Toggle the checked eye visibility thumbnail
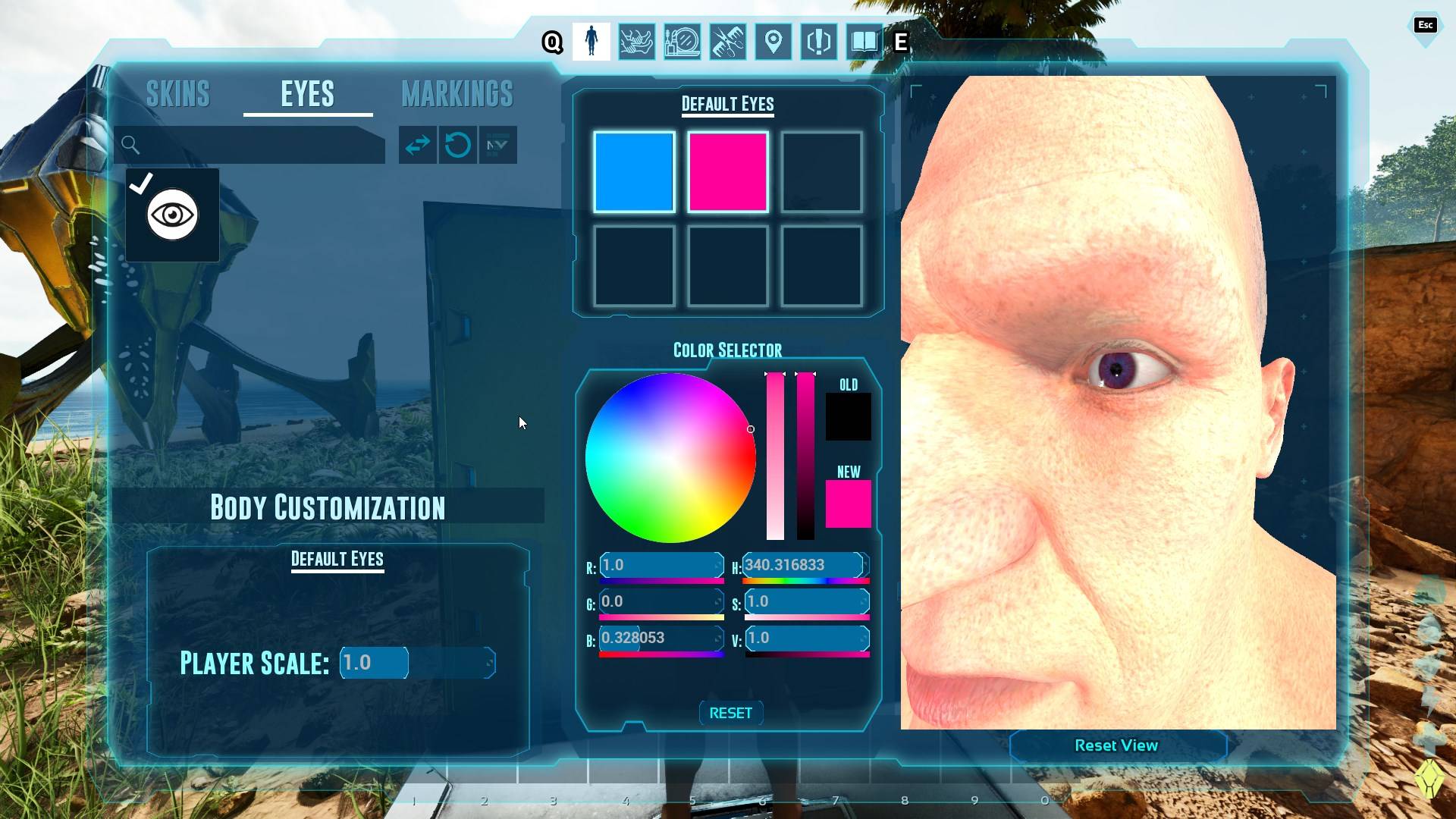Viewport: 1456px width, 819px height. [x=171, y=215]
